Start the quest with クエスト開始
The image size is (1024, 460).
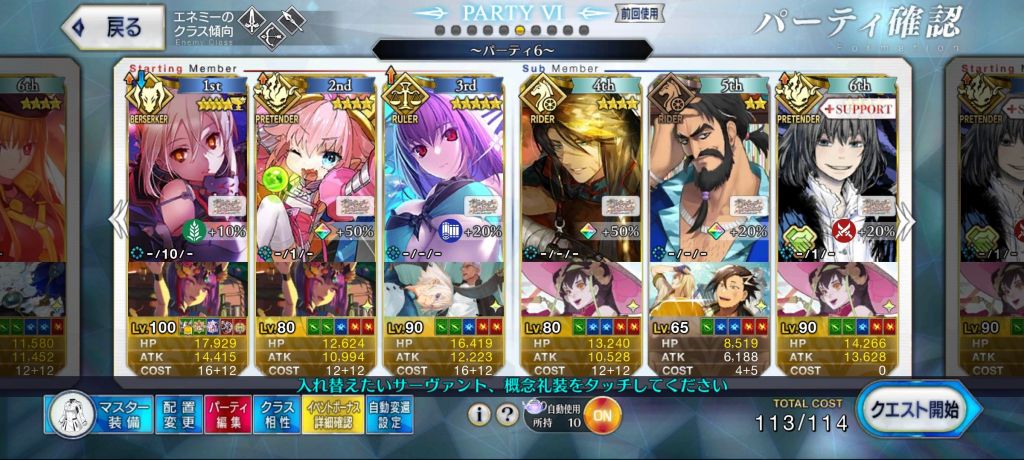click(x=918, y=412)
